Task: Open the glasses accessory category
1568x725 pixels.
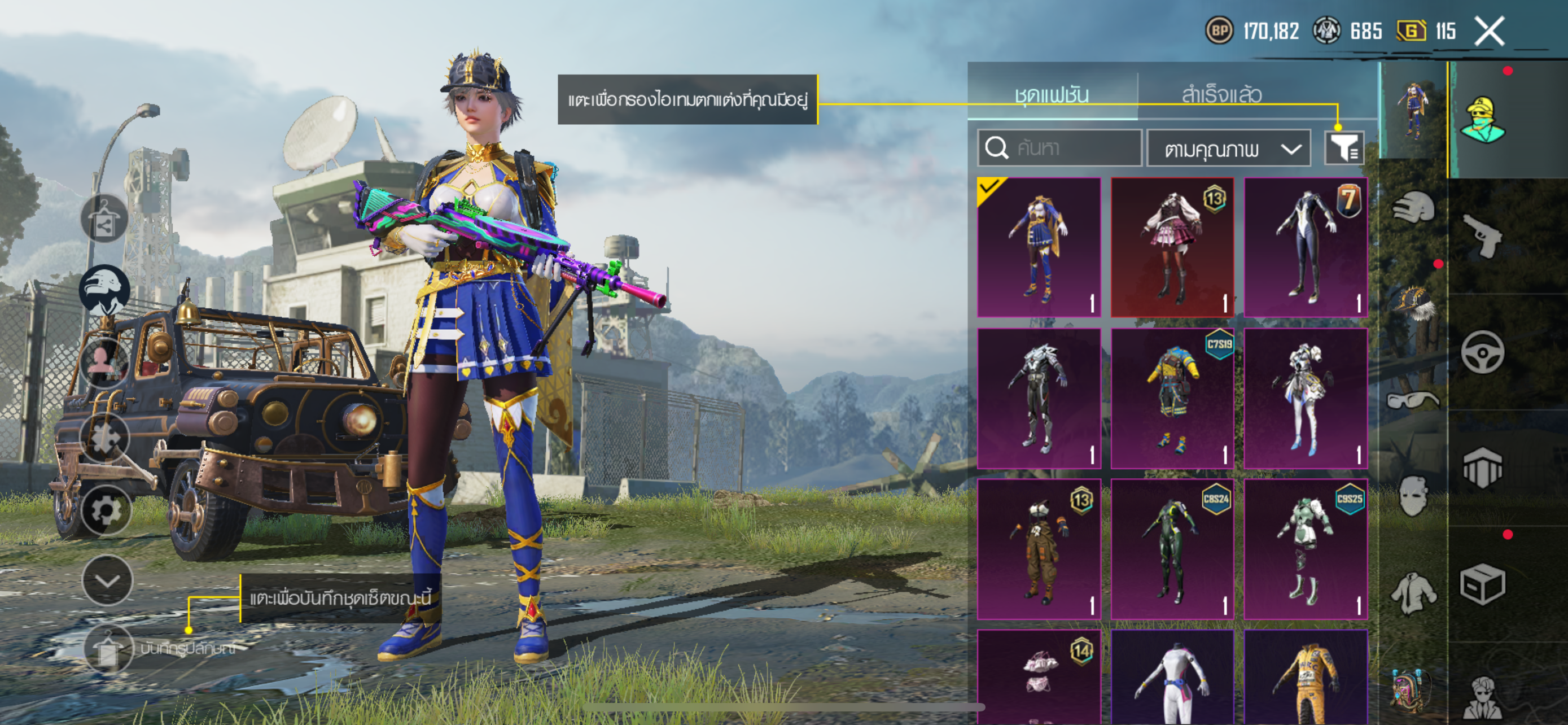Action: pos(1413,400)
